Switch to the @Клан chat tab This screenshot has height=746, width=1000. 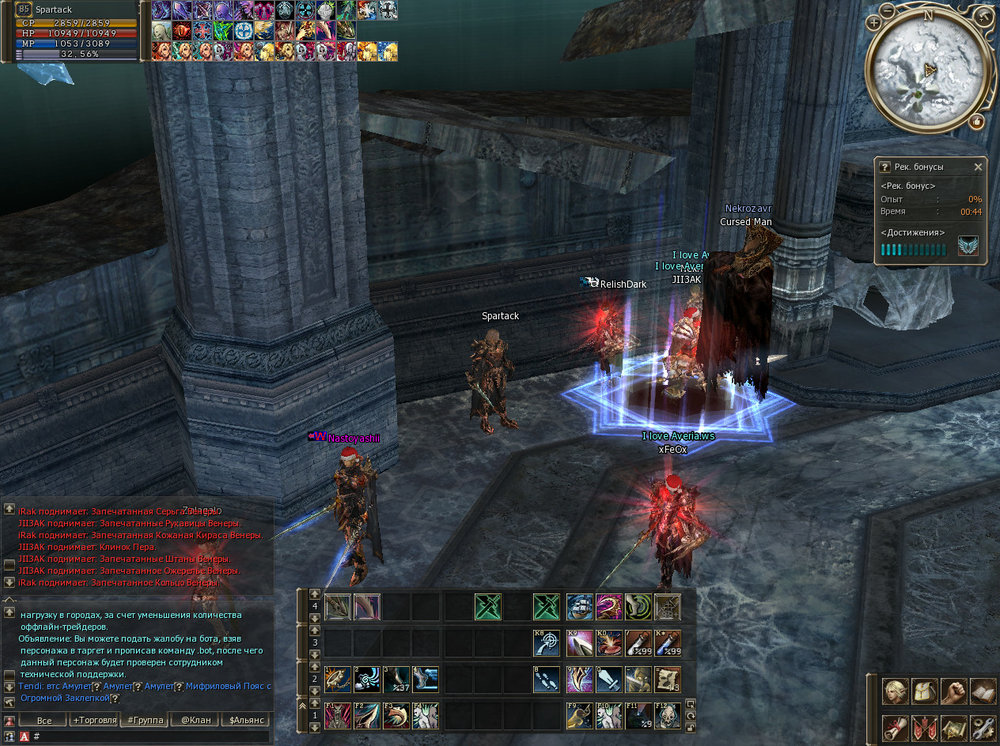pyautogui.click(x=195, y=720)
